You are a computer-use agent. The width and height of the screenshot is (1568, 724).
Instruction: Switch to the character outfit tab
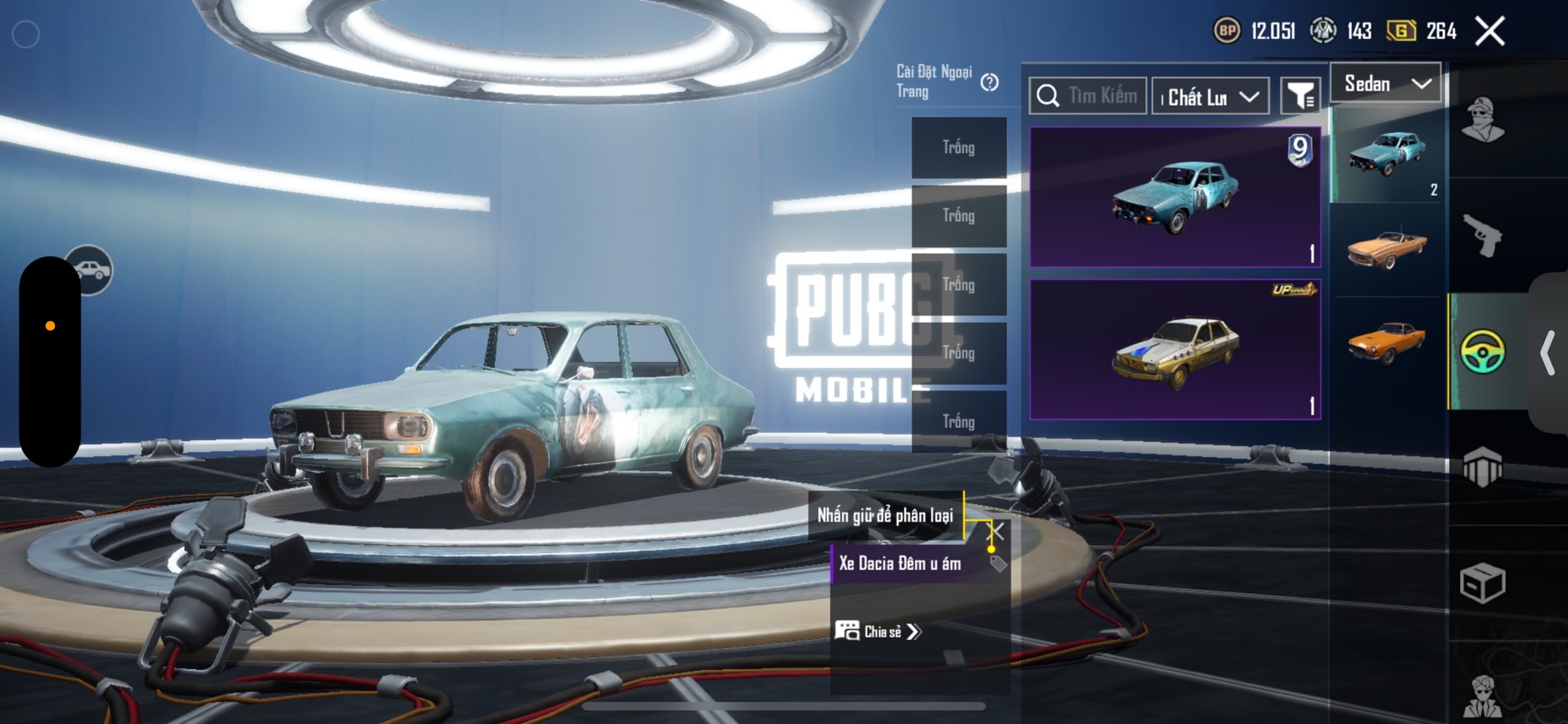click(1482, 119)
